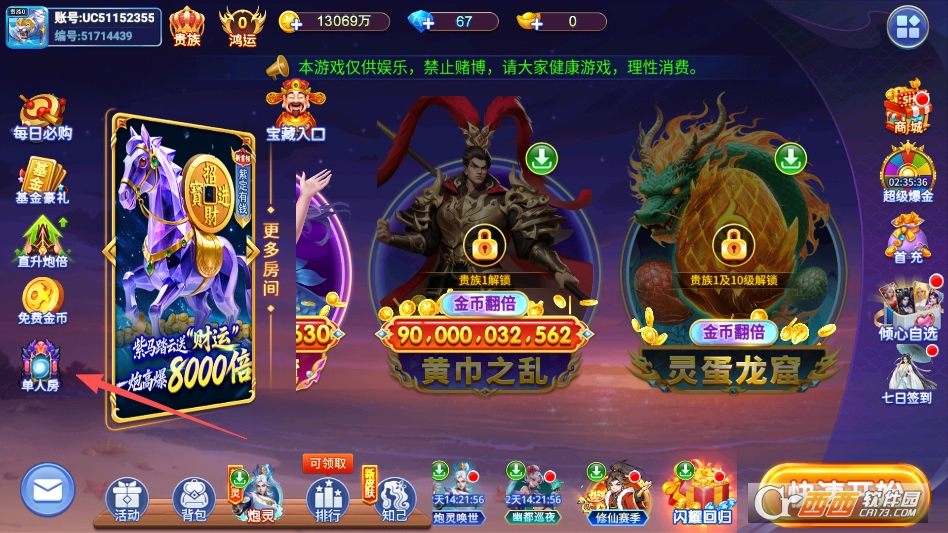This screenshot has width=948, height=533.
Task: Open the 基金豪礼 fund gift icon
Action: click(x=42, y=180)
